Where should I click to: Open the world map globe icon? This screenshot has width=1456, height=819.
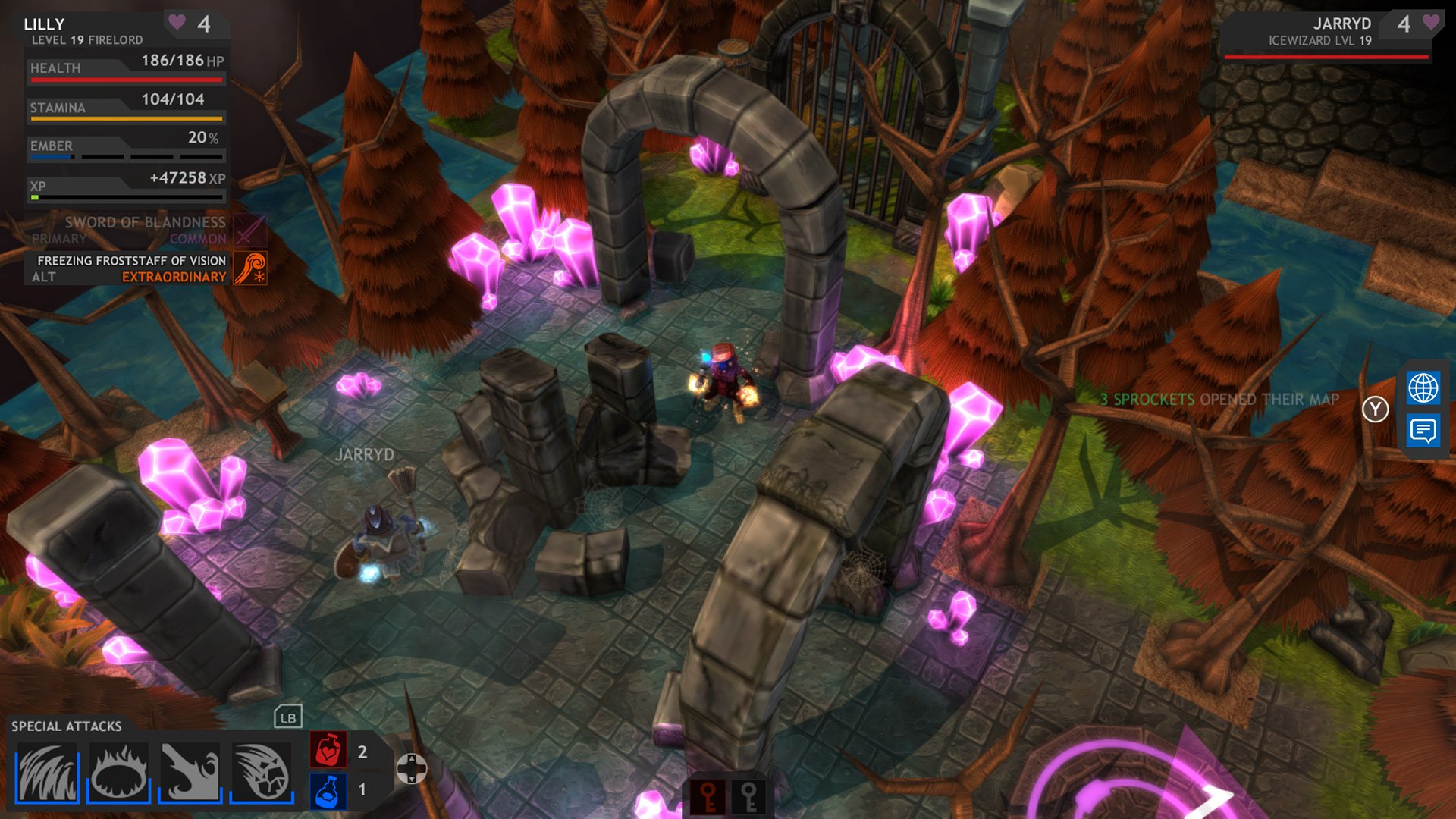[x=1423, y=388]
